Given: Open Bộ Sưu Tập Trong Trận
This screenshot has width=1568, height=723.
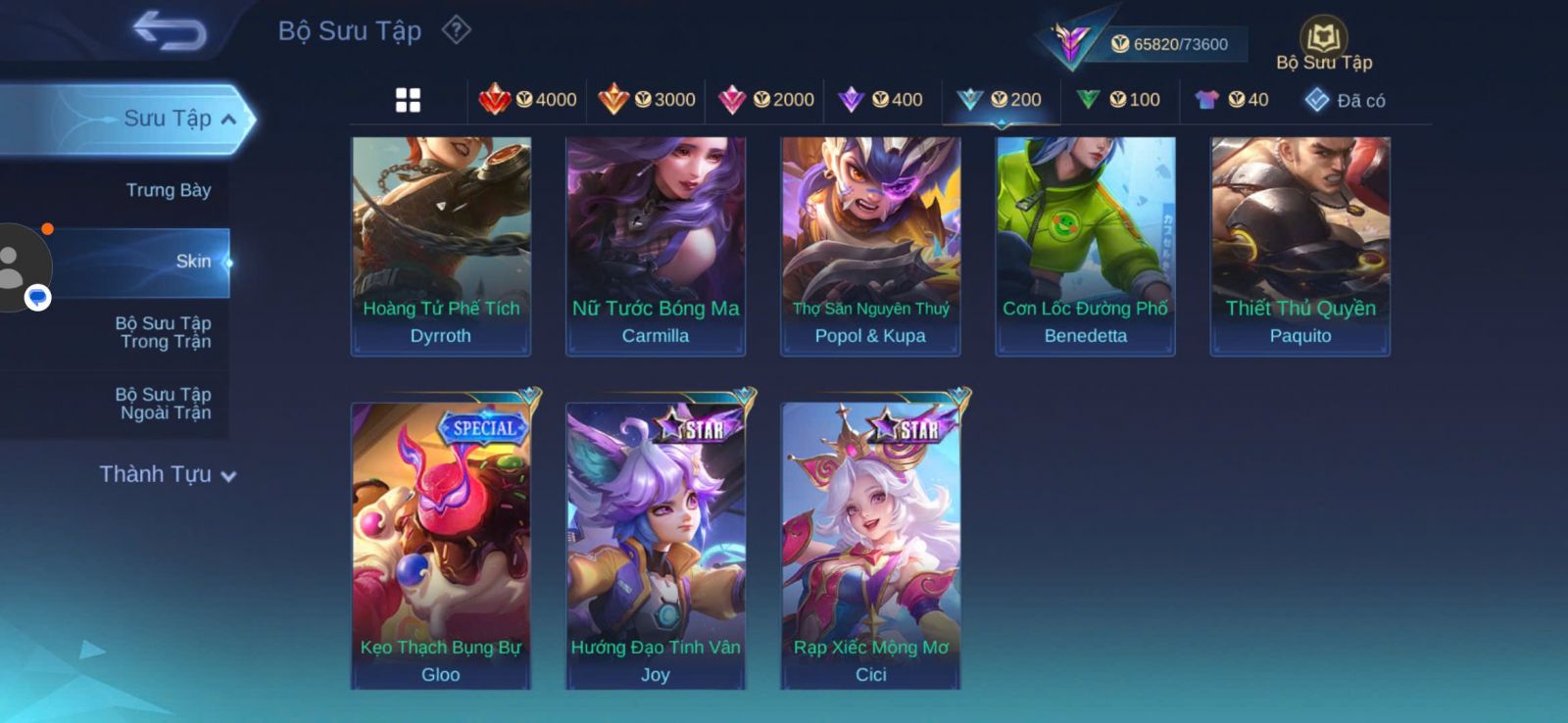Looking at the screenshot, I should (x=165, y=332).
